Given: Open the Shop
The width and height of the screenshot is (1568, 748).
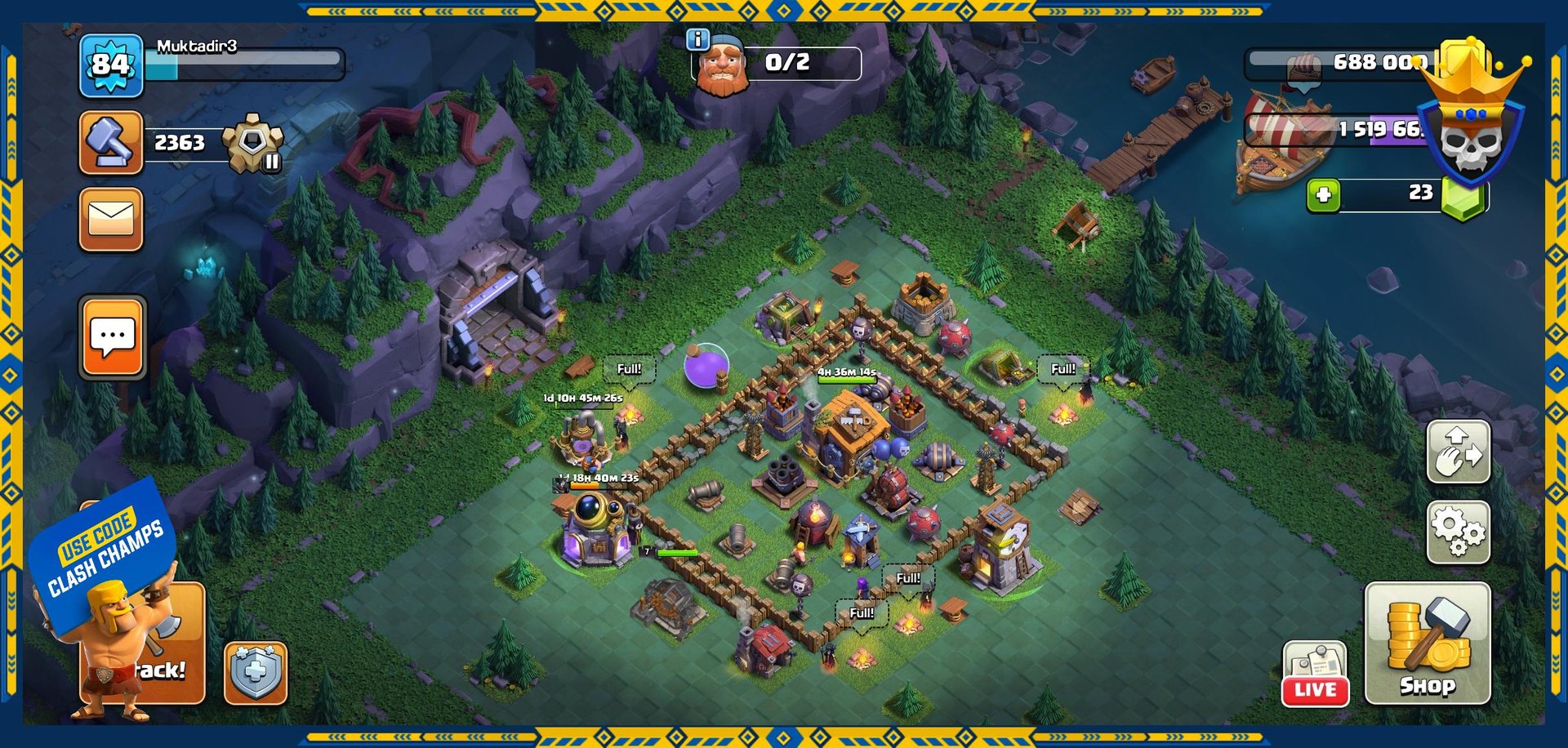Looking at the screenshot, I should click(1427, 643).
